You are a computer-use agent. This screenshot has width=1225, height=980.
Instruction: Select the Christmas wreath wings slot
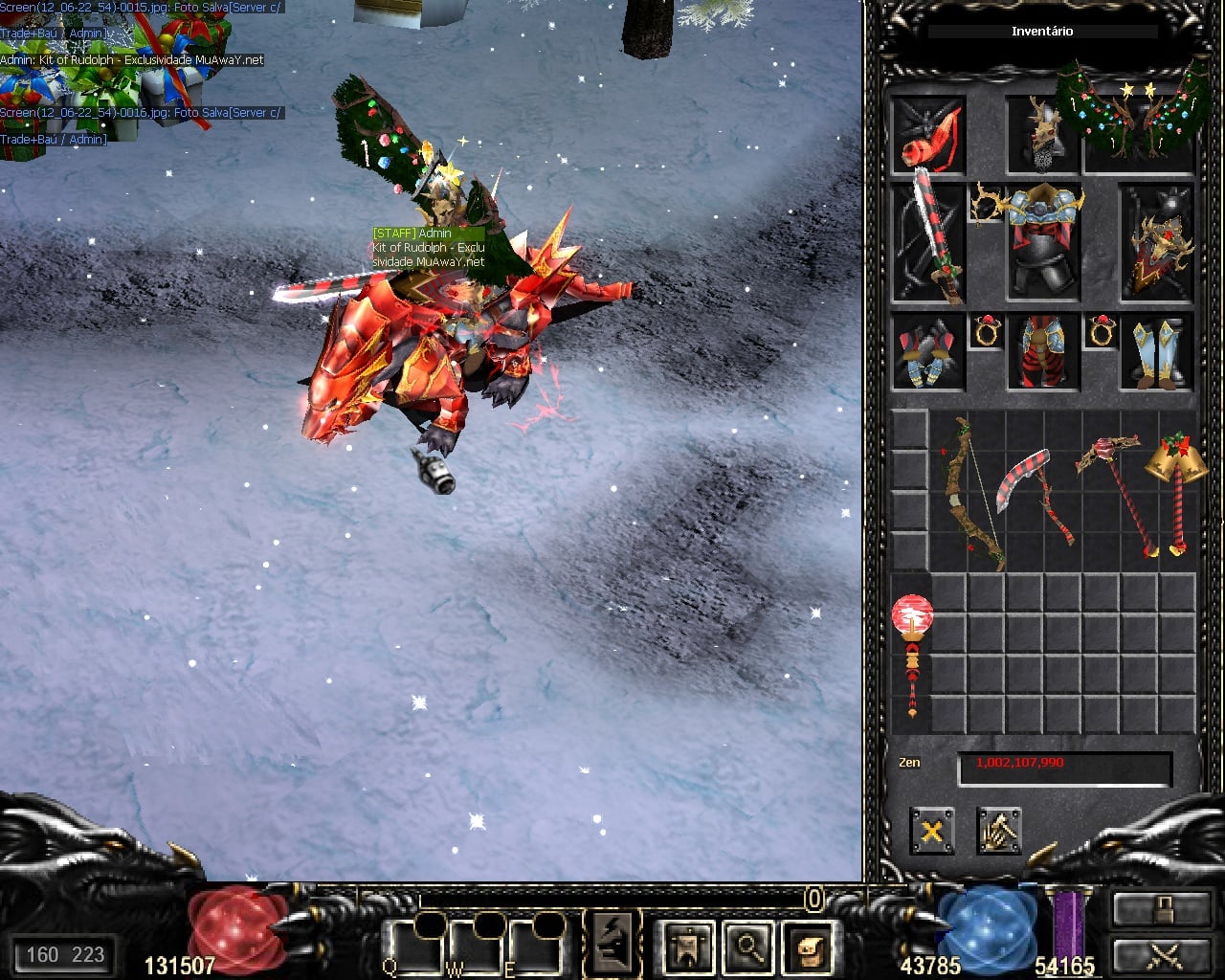tap(1137, 117)
